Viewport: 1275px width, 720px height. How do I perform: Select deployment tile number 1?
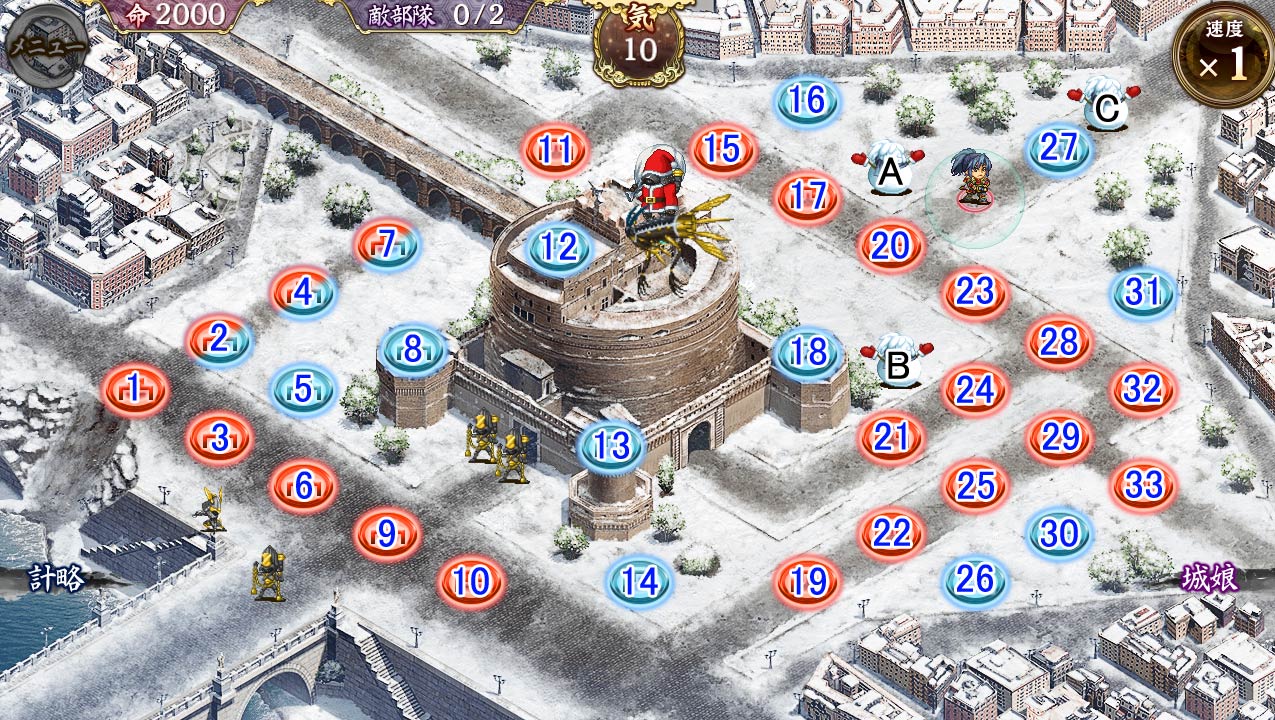(135, 388)
